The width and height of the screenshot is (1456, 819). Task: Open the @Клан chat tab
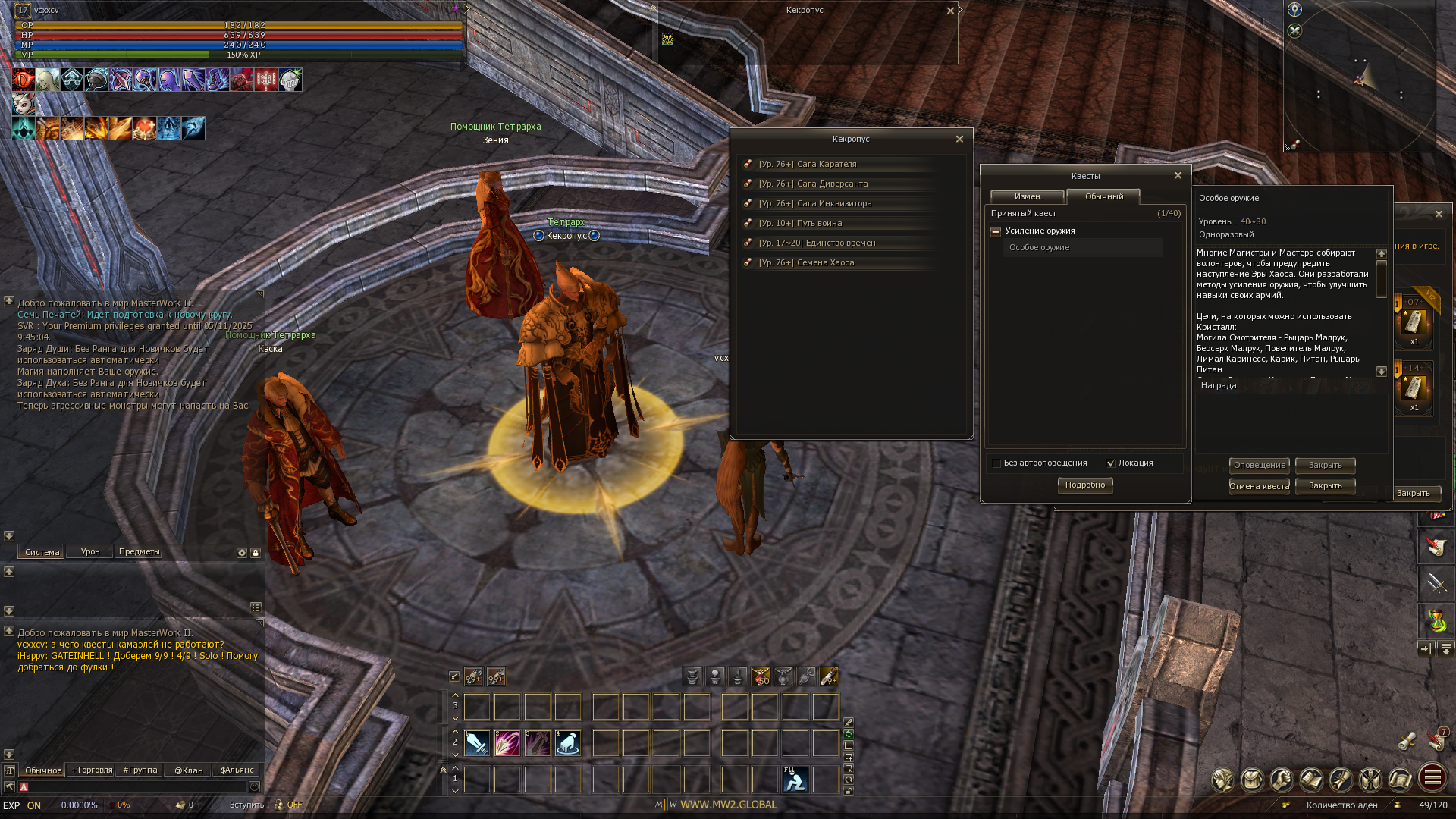coord(189,770)
